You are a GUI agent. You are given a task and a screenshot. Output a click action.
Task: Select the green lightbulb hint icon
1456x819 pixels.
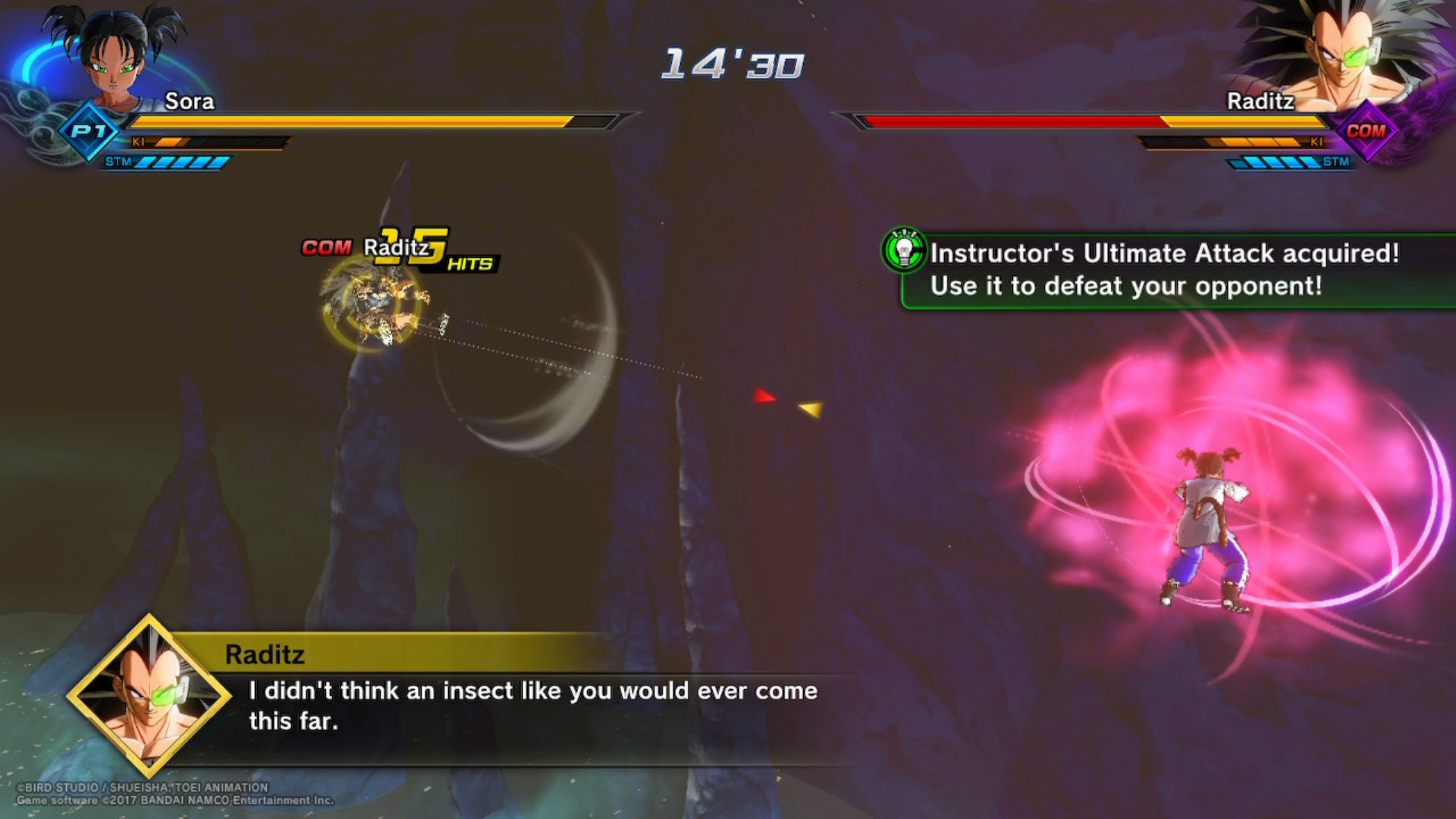904,249
